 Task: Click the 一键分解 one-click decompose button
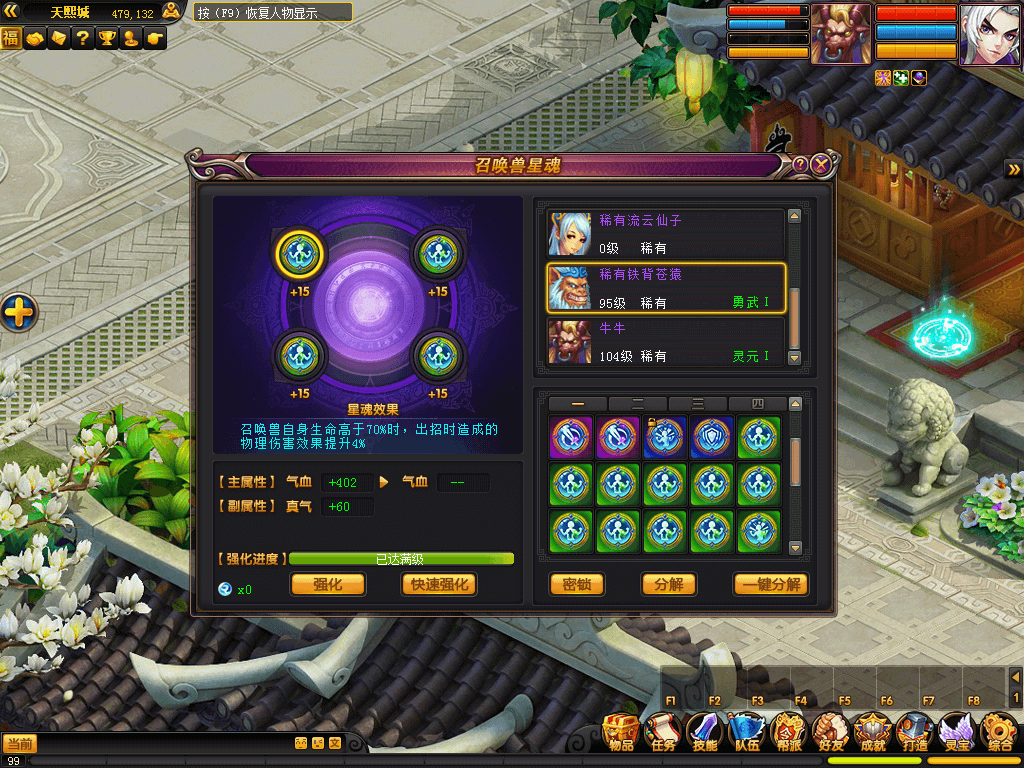pos(770,584)
